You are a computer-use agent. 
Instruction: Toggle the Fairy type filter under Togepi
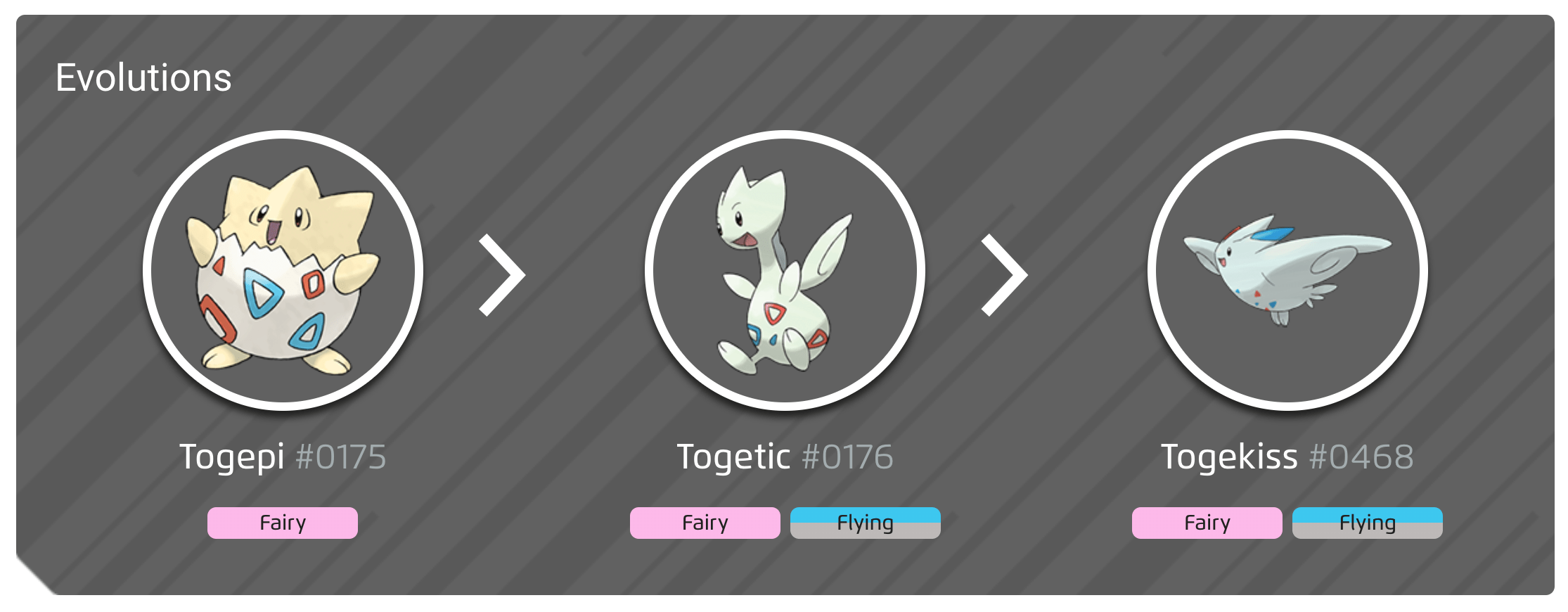(282, 523)
